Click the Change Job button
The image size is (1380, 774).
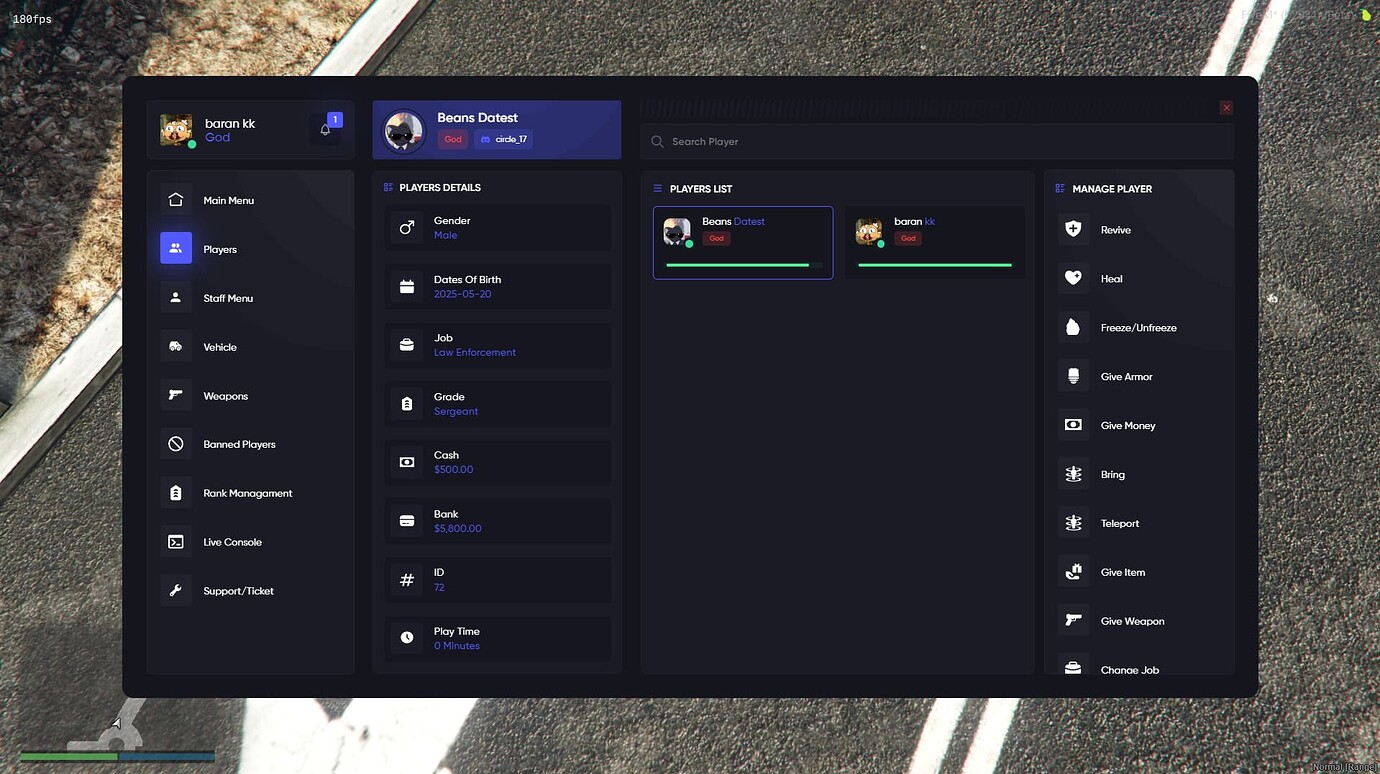(x=1130, y=669)
